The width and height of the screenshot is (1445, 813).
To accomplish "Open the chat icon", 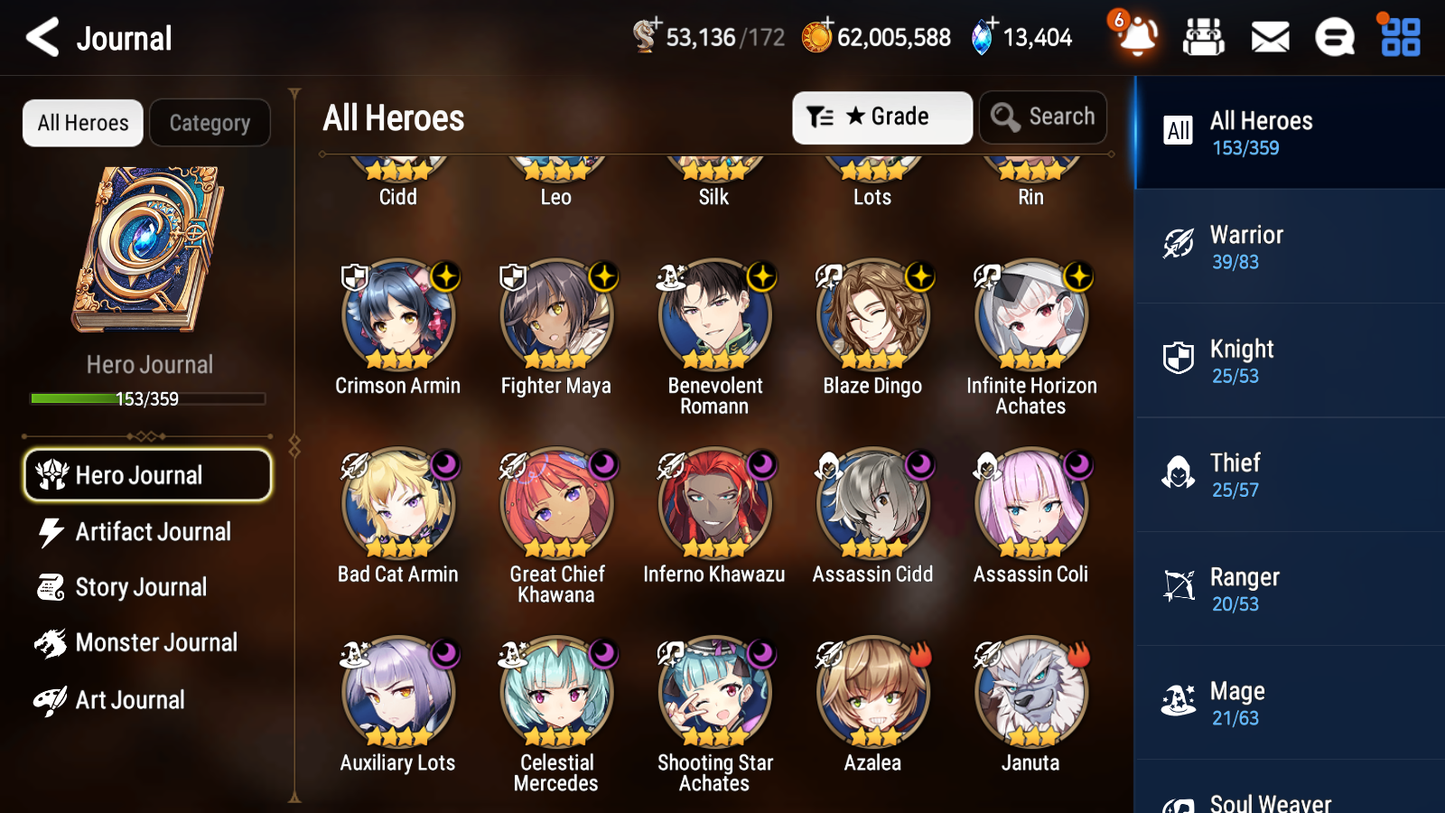I will (1335, 36).
